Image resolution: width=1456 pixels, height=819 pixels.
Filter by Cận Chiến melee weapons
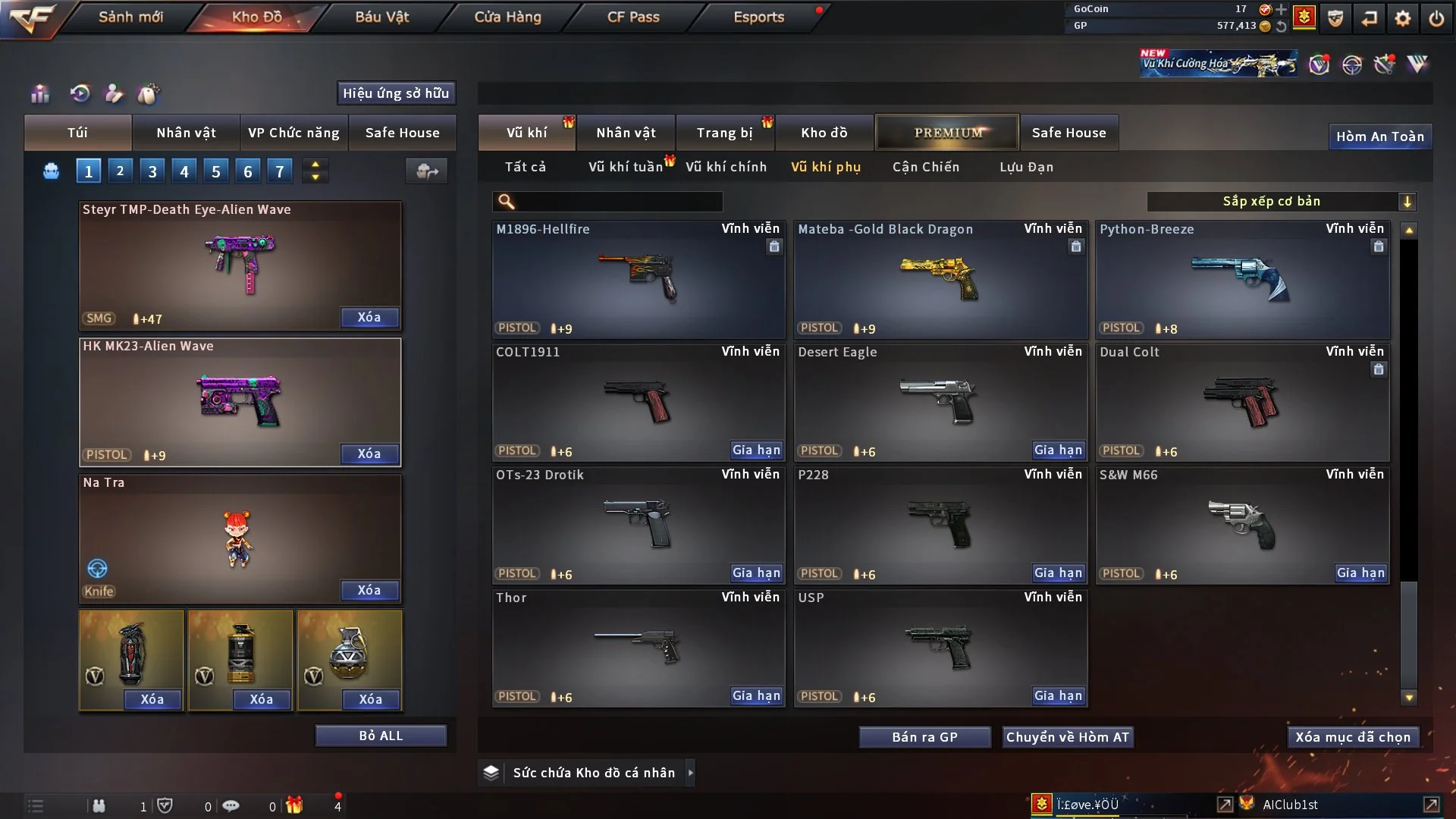pos(925,167)
